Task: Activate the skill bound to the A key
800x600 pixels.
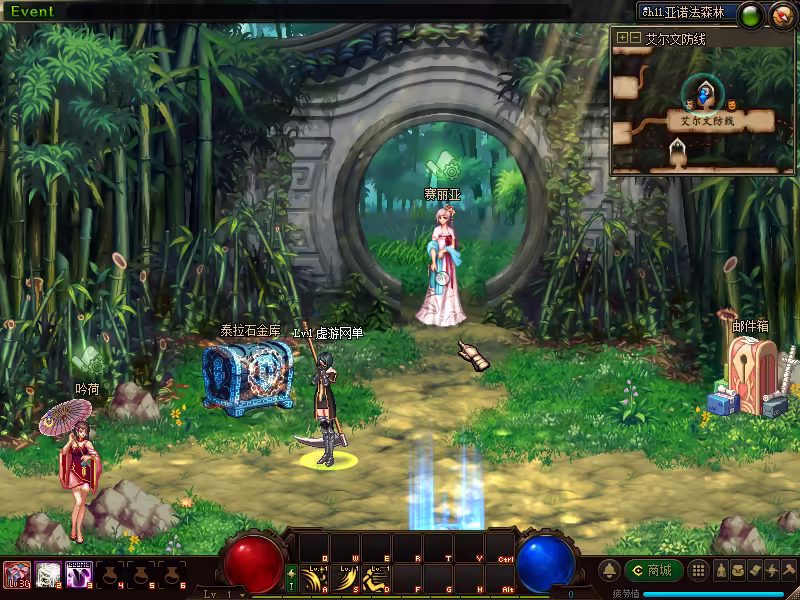Action: point(315,578)
